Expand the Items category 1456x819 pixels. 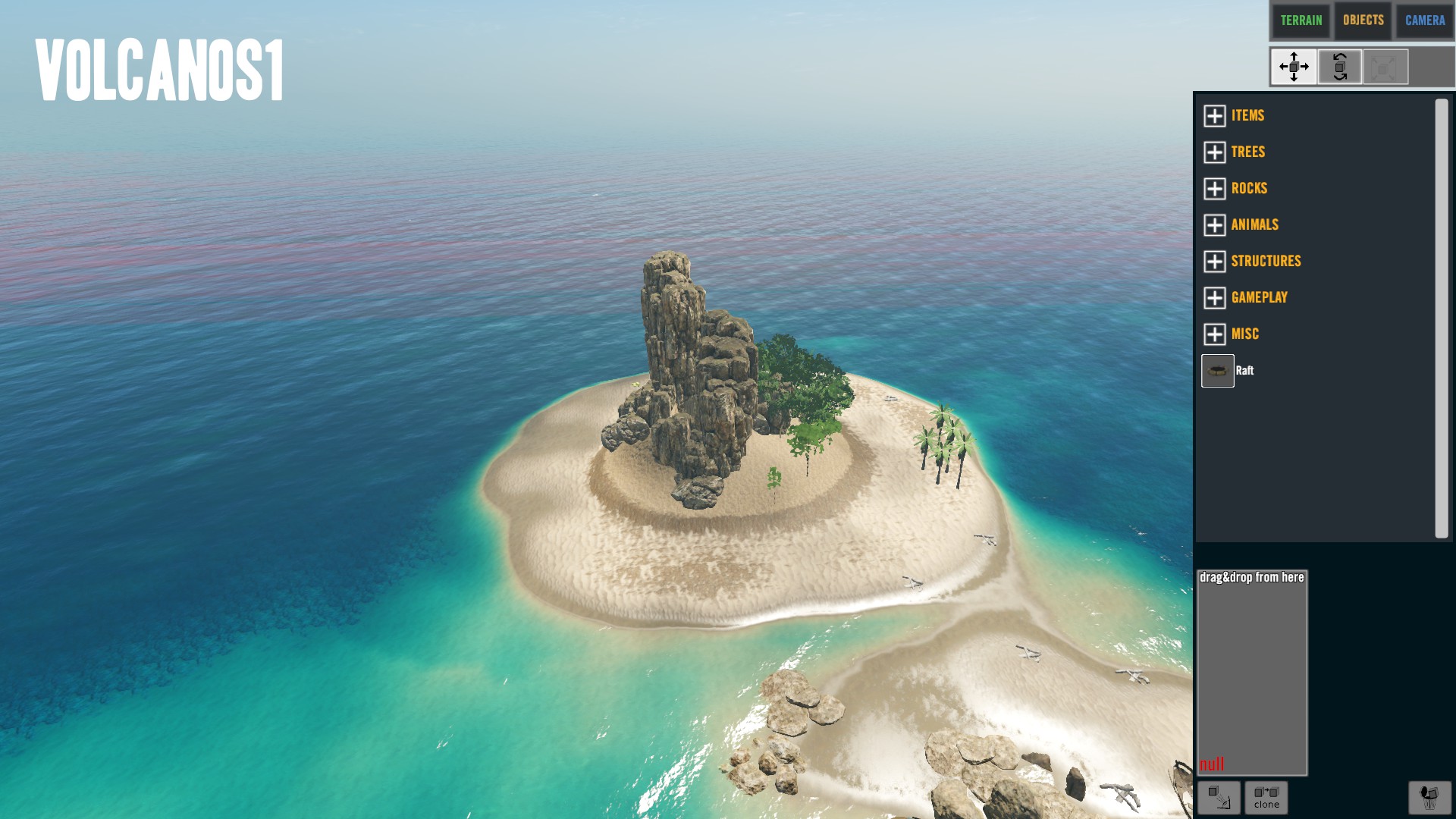click(1215, 115)
